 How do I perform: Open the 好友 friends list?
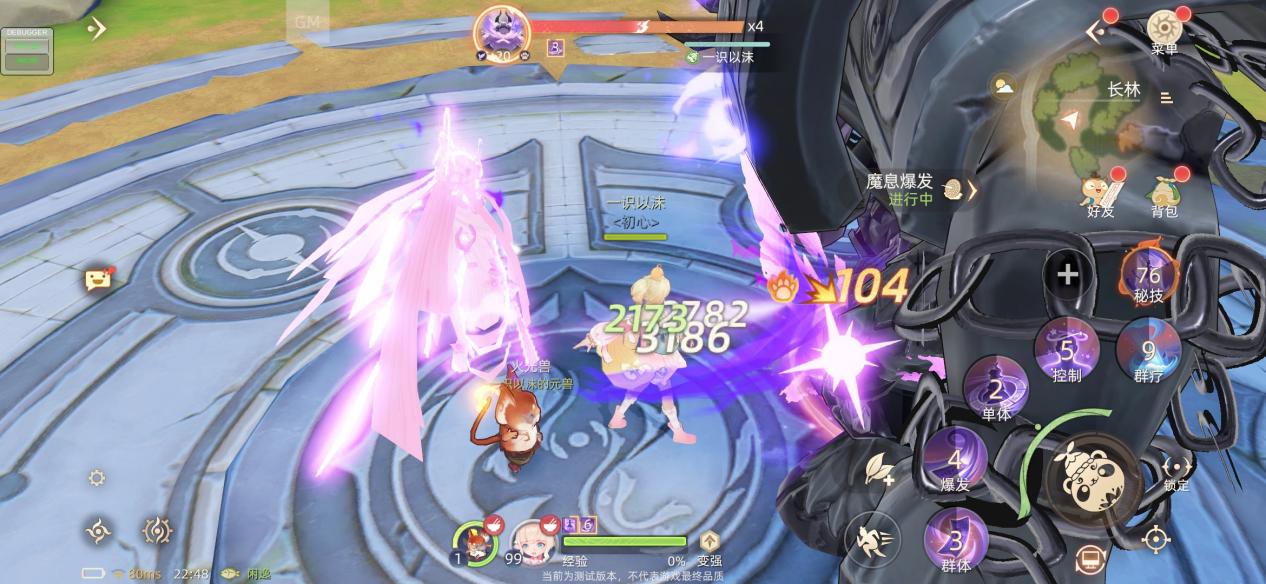tap(1101, 193)
